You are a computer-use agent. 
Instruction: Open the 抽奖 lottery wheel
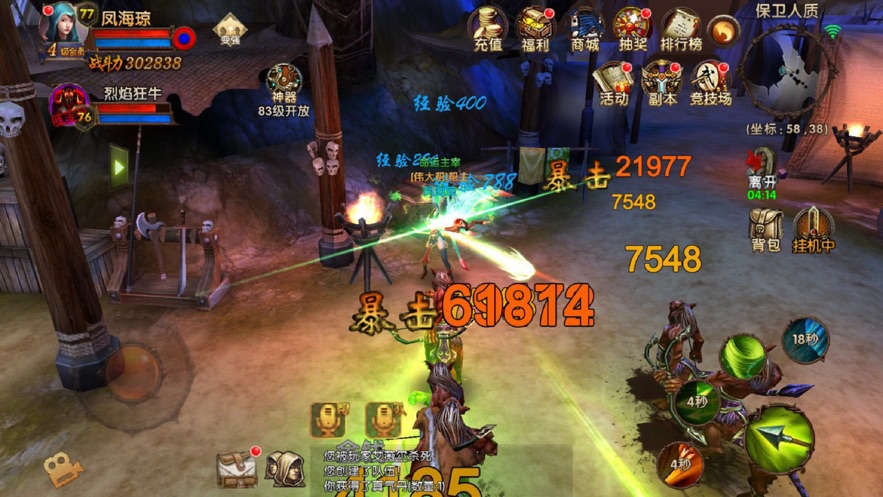pyautogui.click(x=632, y=28)
